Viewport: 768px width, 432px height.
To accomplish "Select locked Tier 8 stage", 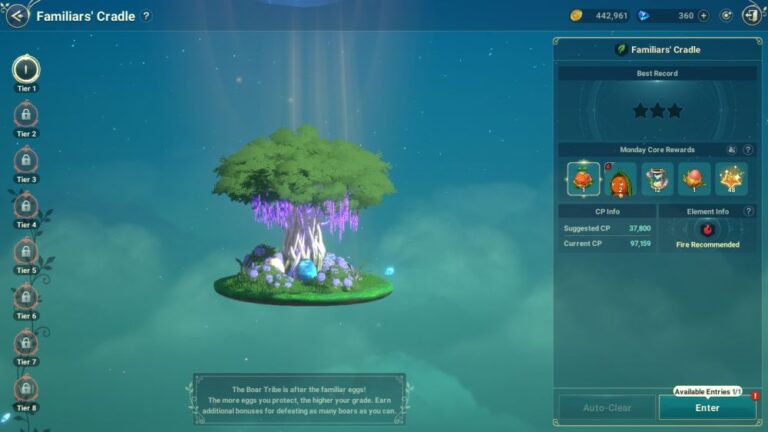I will (26, 388).
